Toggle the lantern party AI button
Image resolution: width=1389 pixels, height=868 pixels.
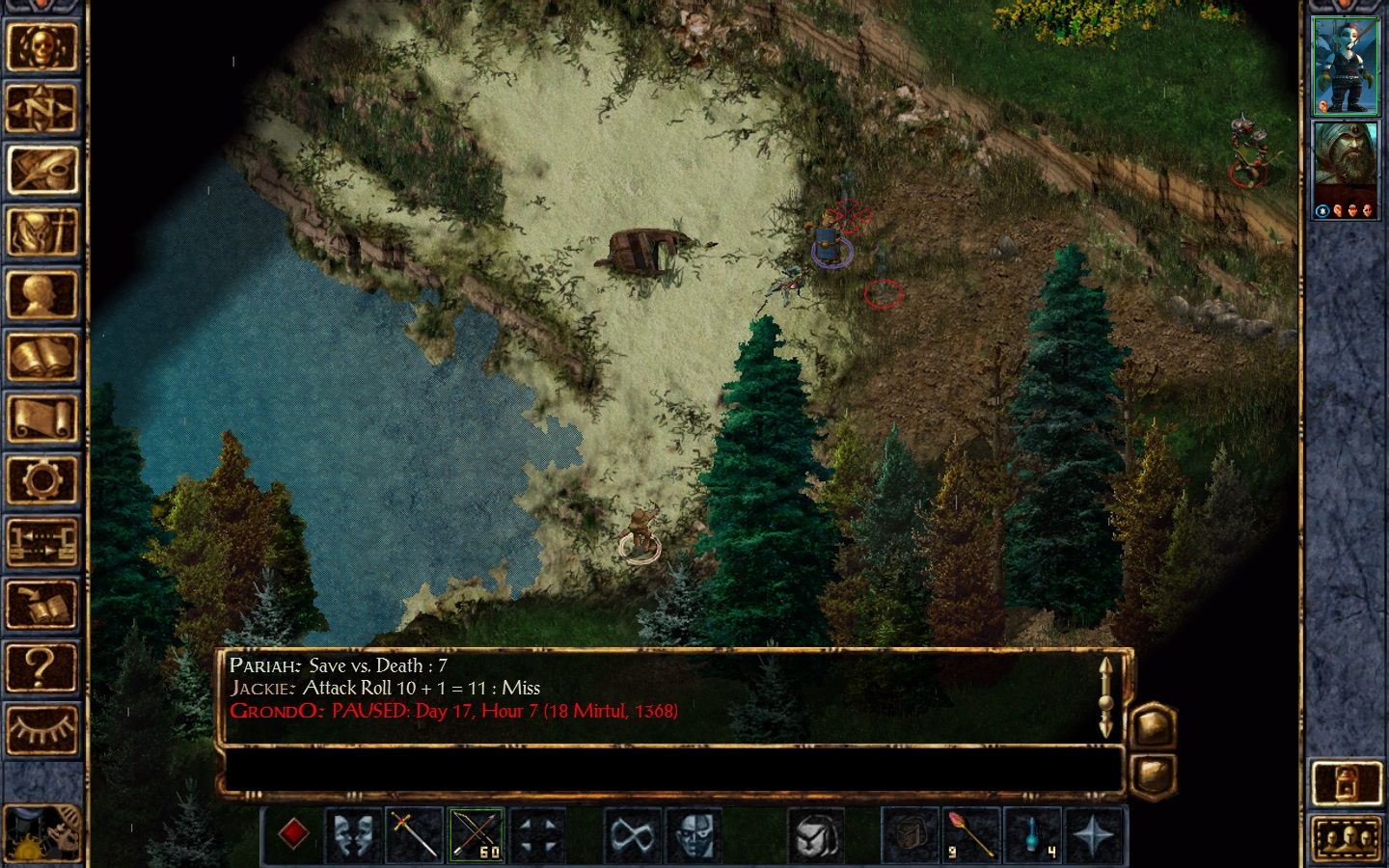click(1347, 783)
